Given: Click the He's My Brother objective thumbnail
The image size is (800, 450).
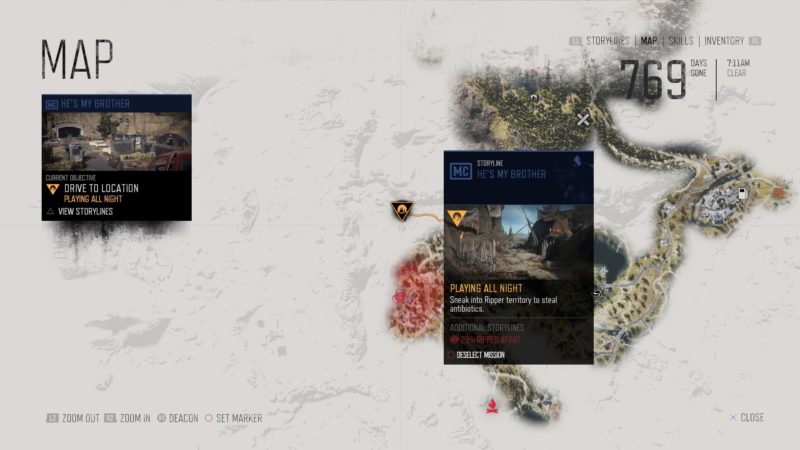Looking at the screenshot, I should click(117, 141).
